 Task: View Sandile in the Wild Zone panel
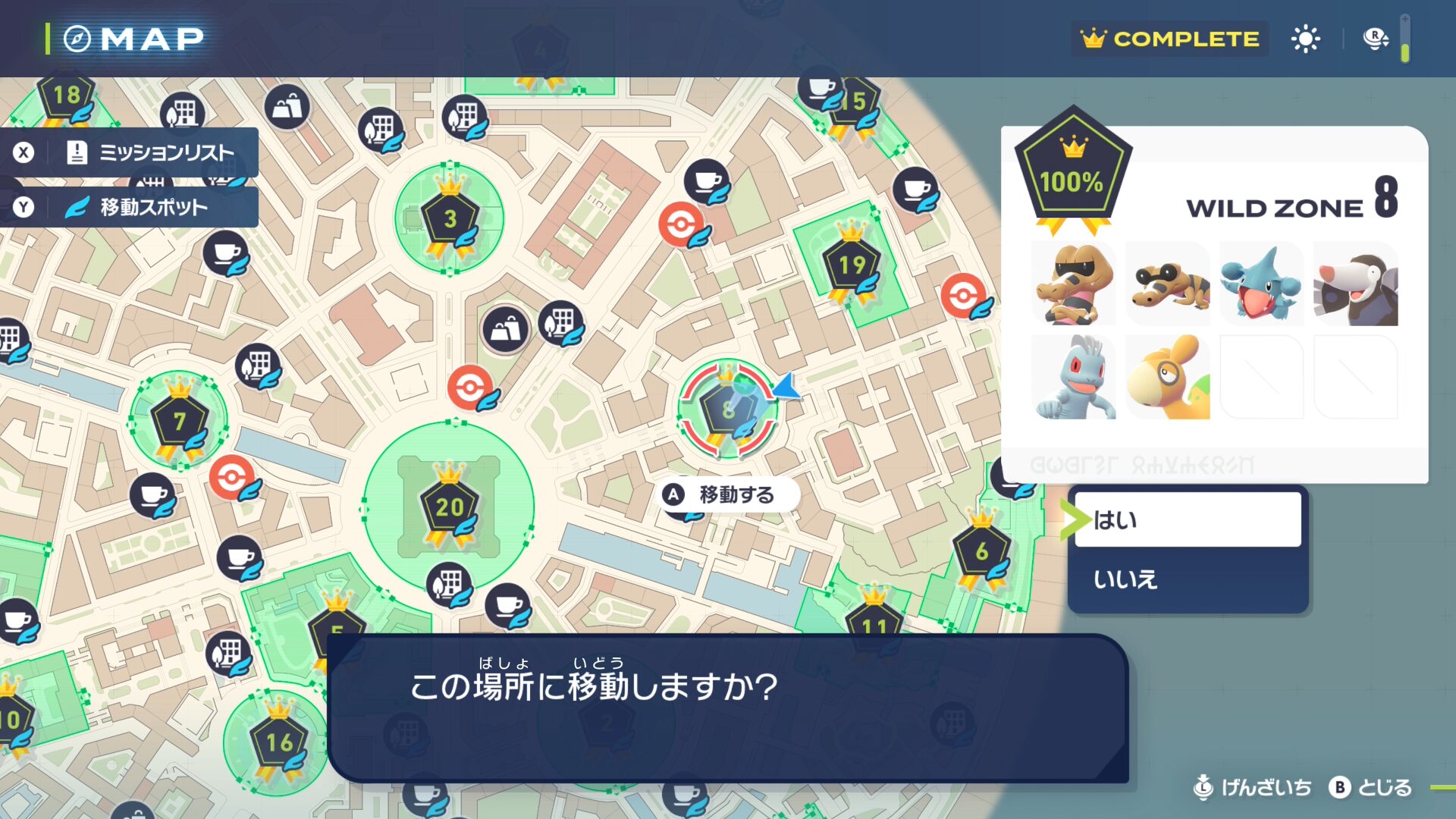point(1168,284)
